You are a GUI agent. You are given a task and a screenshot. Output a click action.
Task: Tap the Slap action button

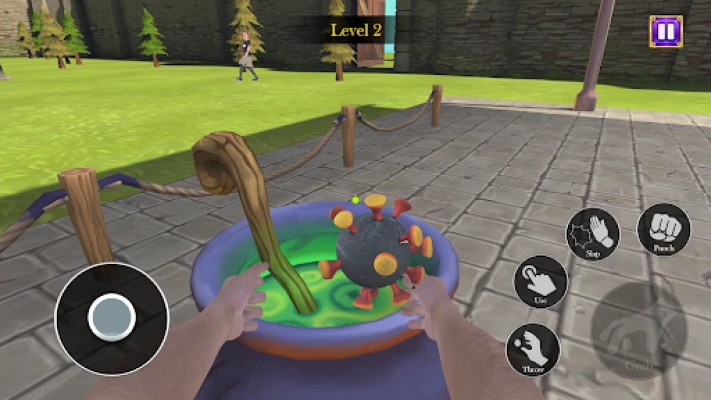pos(592,234)
